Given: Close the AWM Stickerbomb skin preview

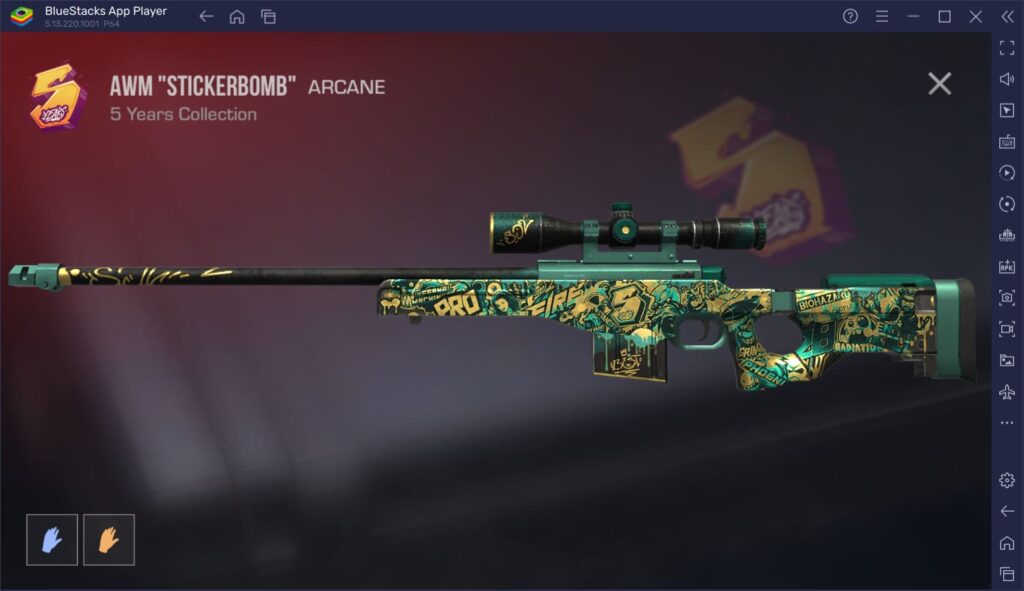Looking at the screenshot, I should [x=939, y=84].
